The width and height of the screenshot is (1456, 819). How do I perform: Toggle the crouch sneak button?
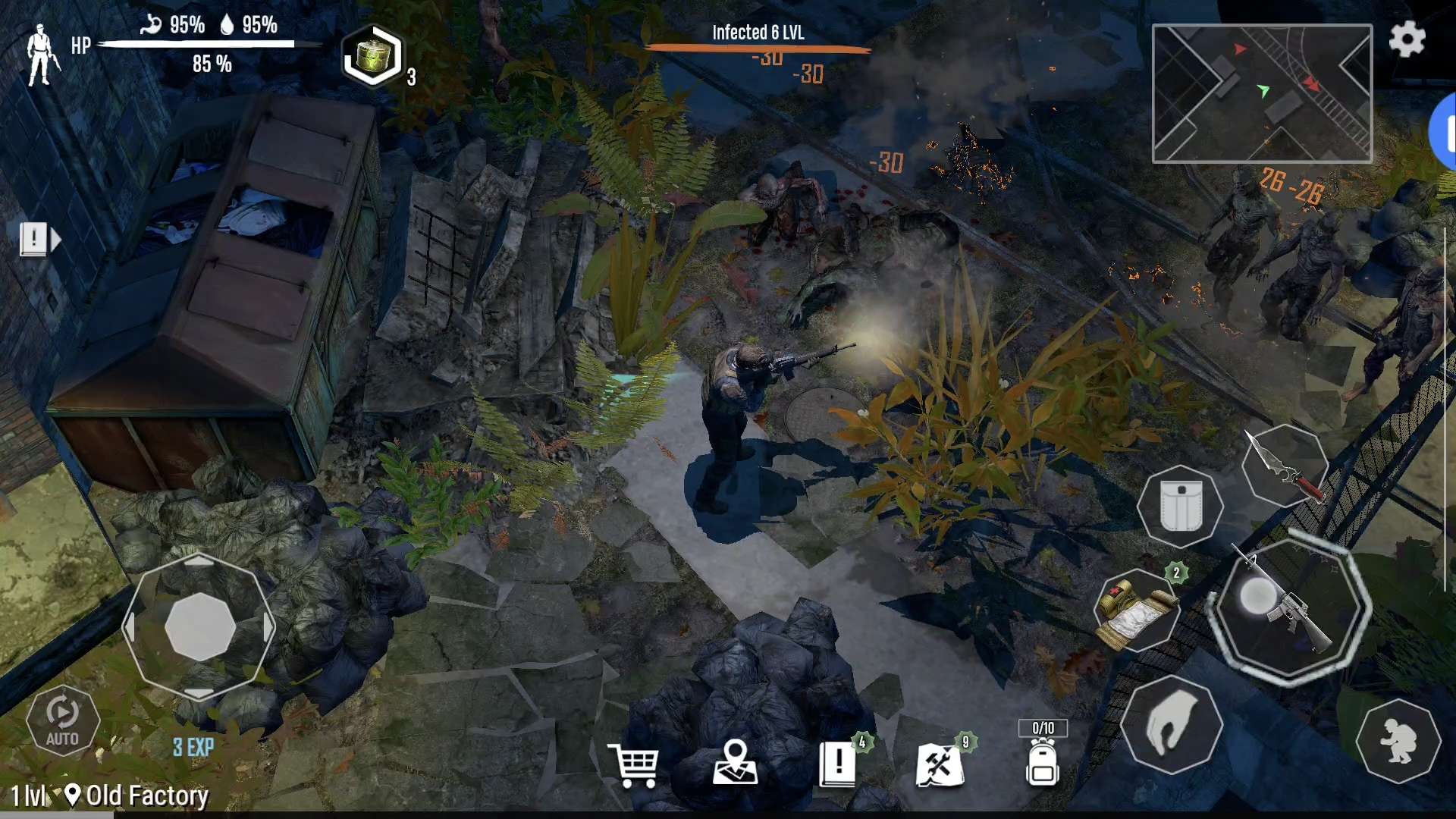pos(1398,741)
